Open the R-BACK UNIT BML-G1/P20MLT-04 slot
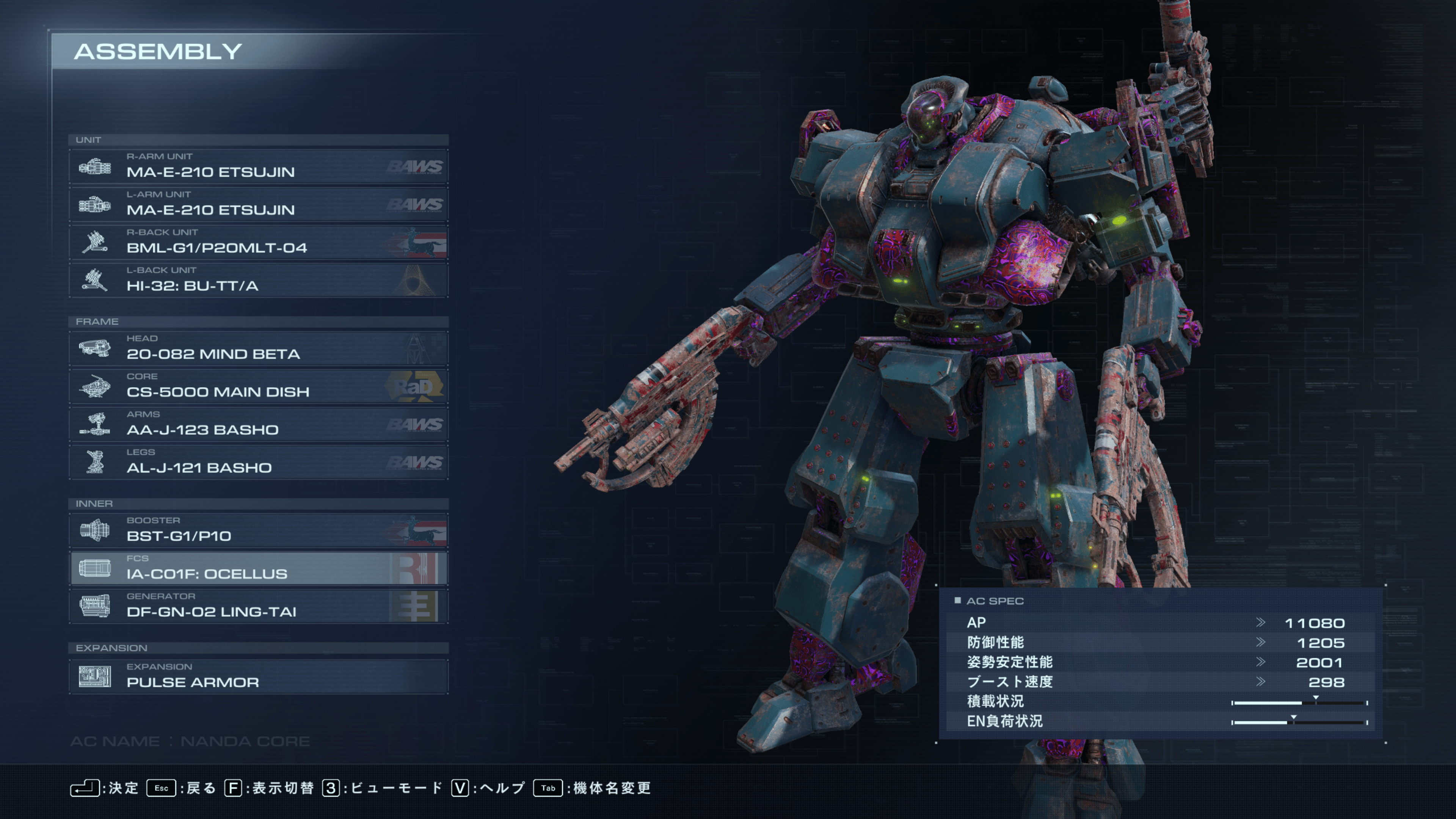 (x=258, y=242)
